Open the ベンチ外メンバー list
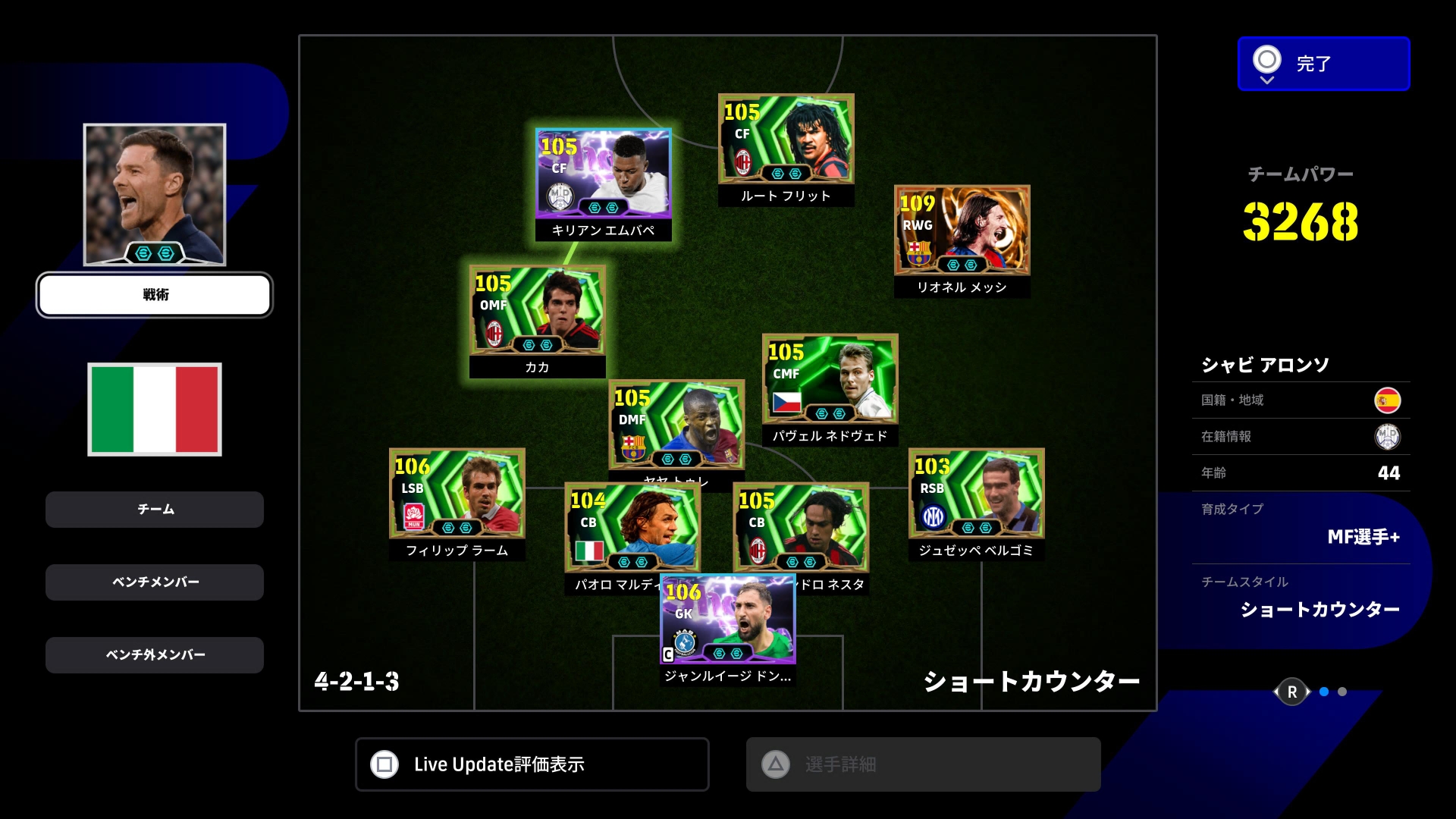Screen dimensions: 1456x819 pos(155,655)
